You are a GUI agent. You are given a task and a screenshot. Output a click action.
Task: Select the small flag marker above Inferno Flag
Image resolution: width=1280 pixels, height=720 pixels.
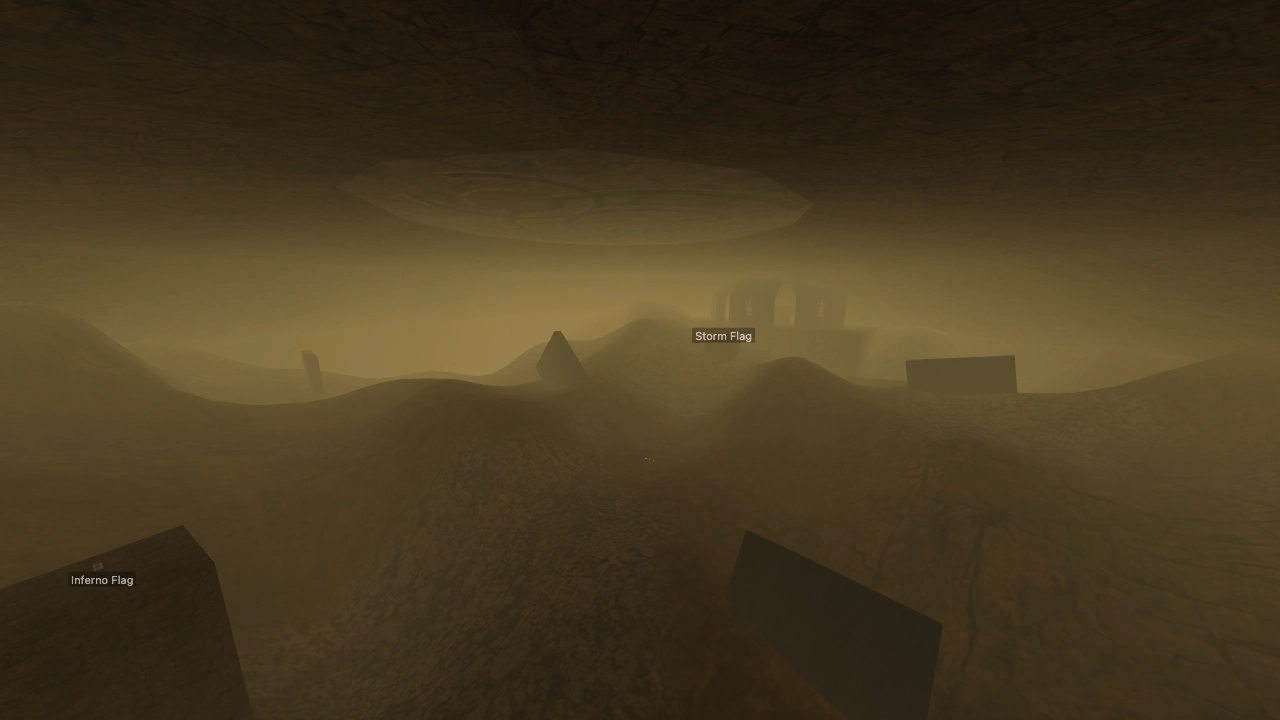point(97,566)
